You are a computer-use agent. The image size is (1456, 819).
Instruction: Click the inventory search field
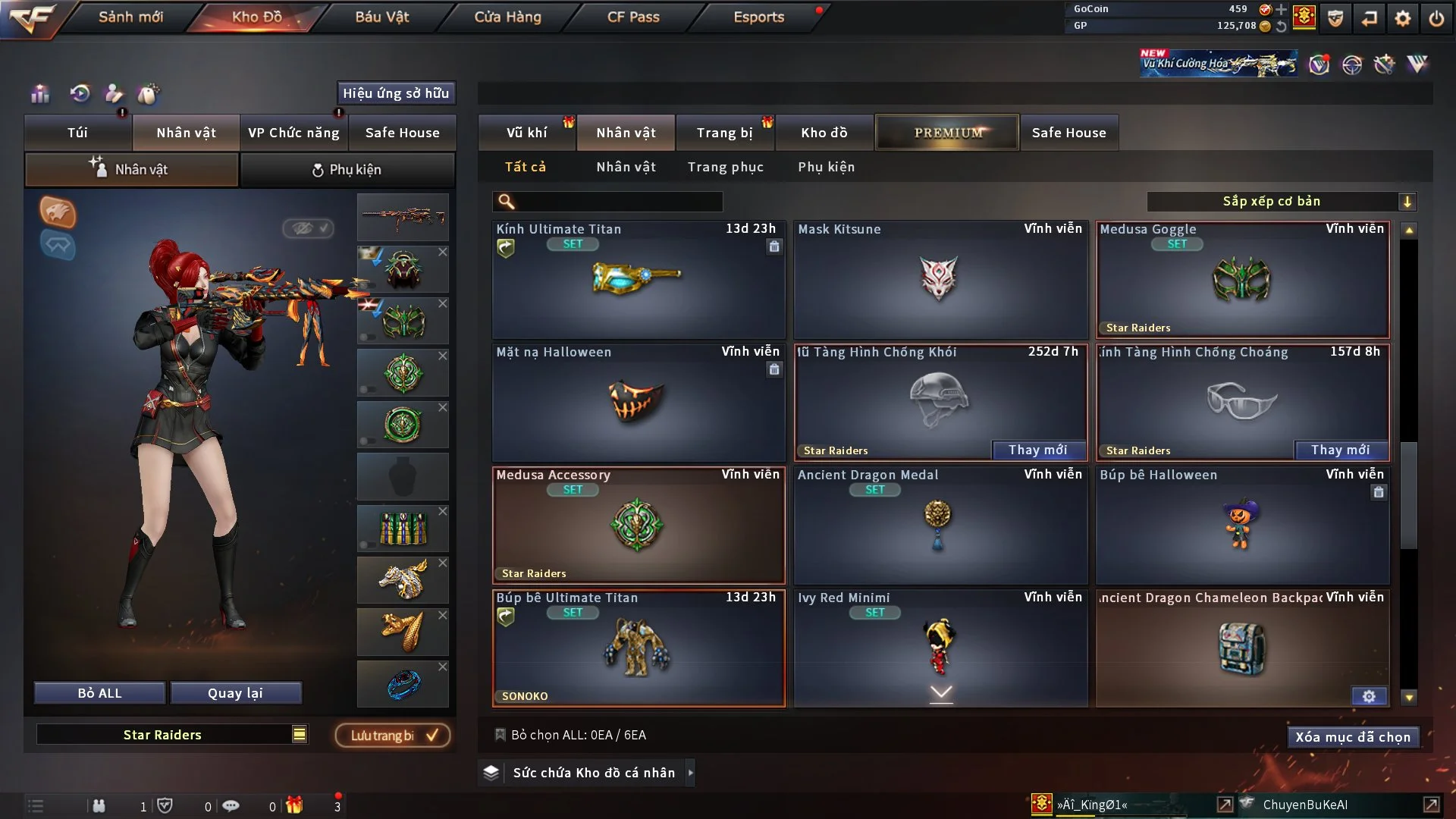618,202
